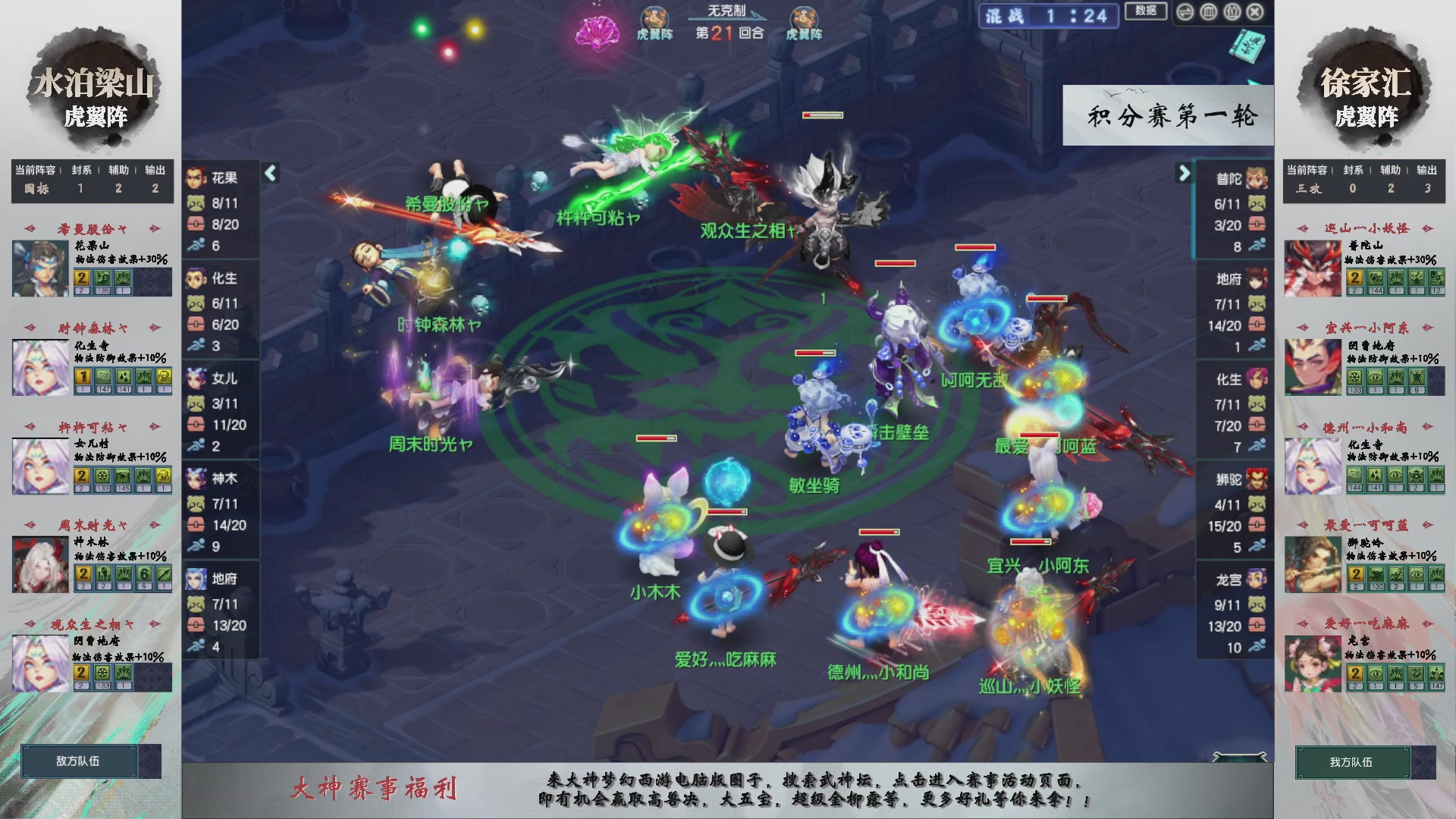This screenshot has height=819, width=1456.
Task: Collapse the left unit panel with the chevron
Action: pos(270,173)
